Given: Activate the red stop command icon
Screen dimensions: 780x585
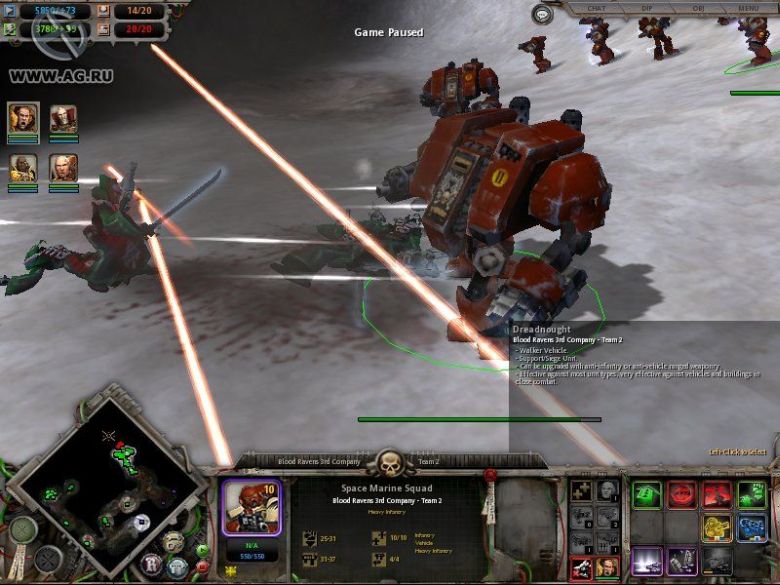Looking at the screenshot, I should (x=682, y=495).
